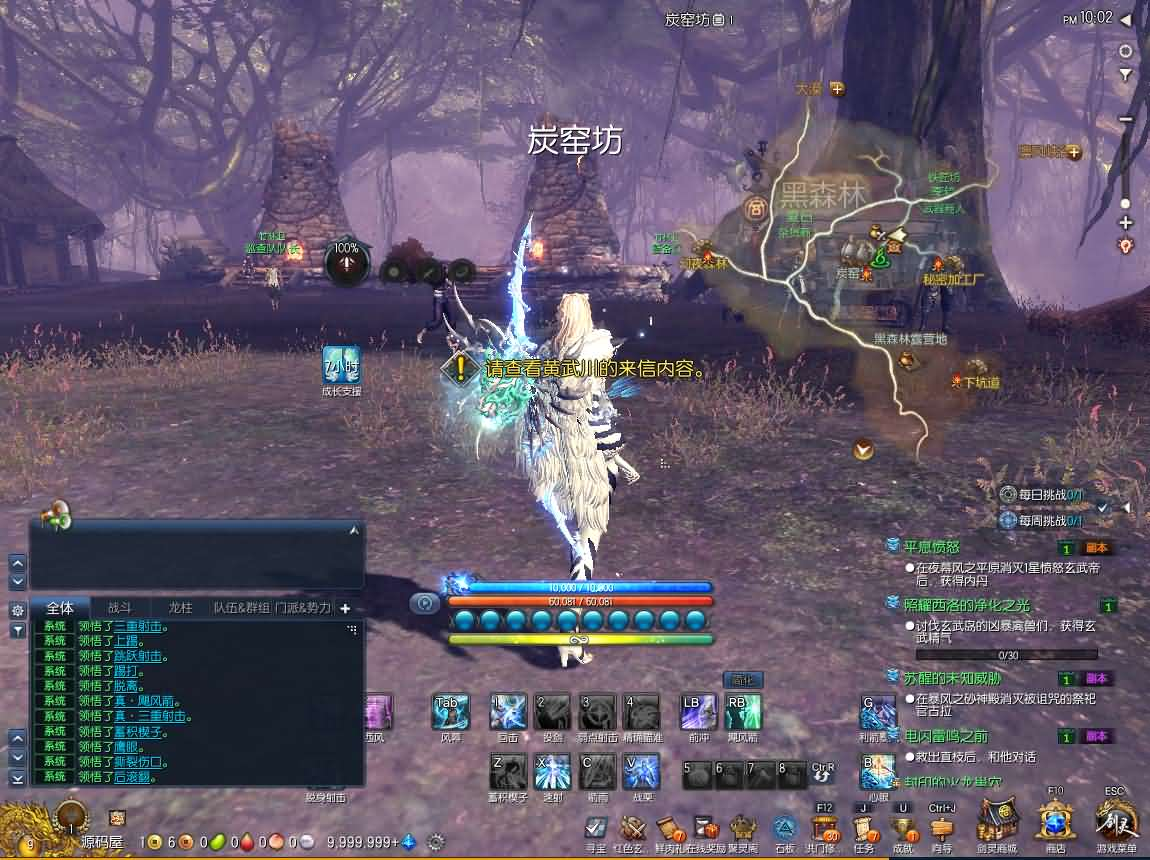Select the 平息愤怒 quest in tracker

point(931,547)
